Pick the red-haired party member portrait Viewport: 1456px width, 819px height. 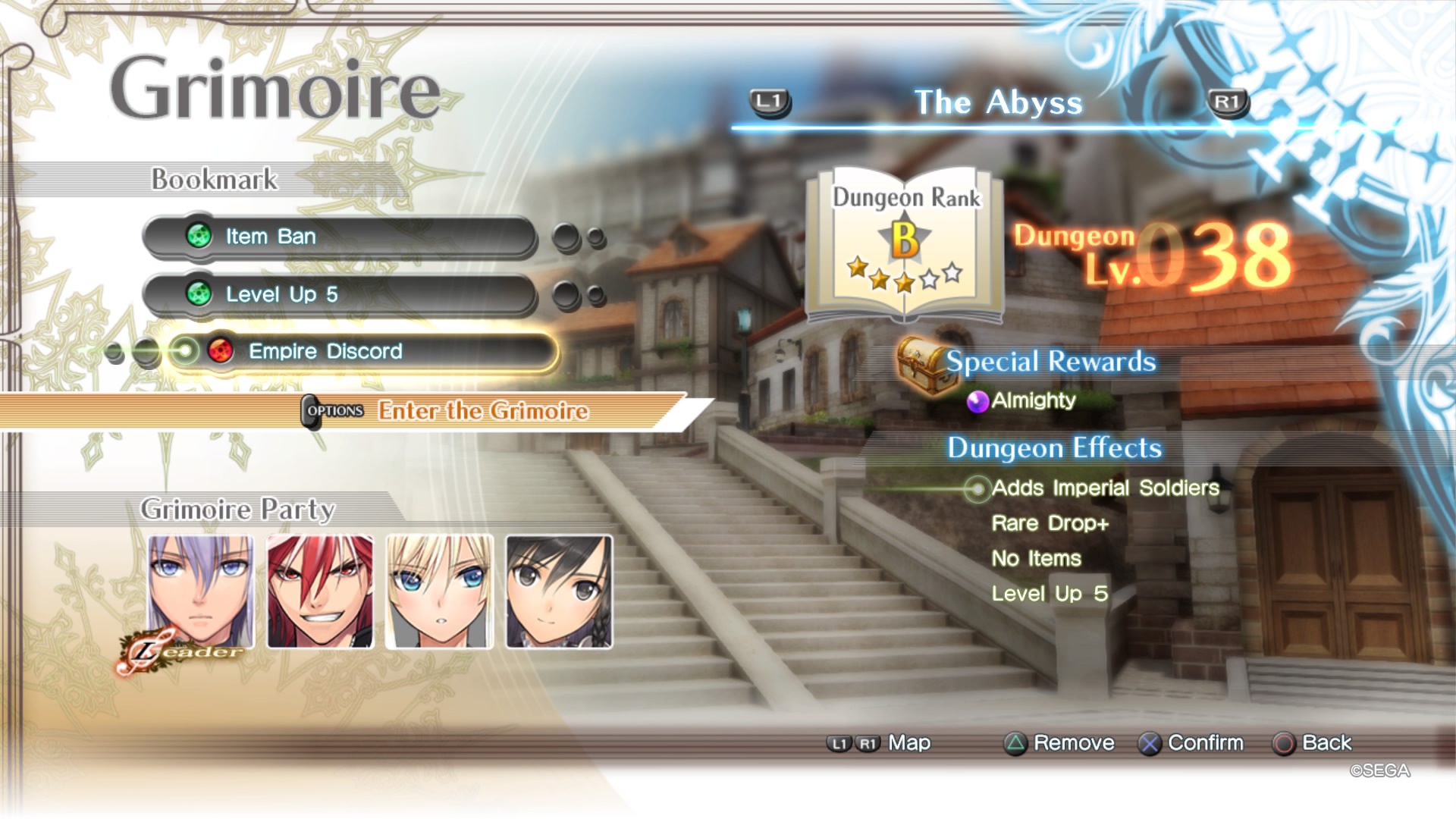(320, 591)
